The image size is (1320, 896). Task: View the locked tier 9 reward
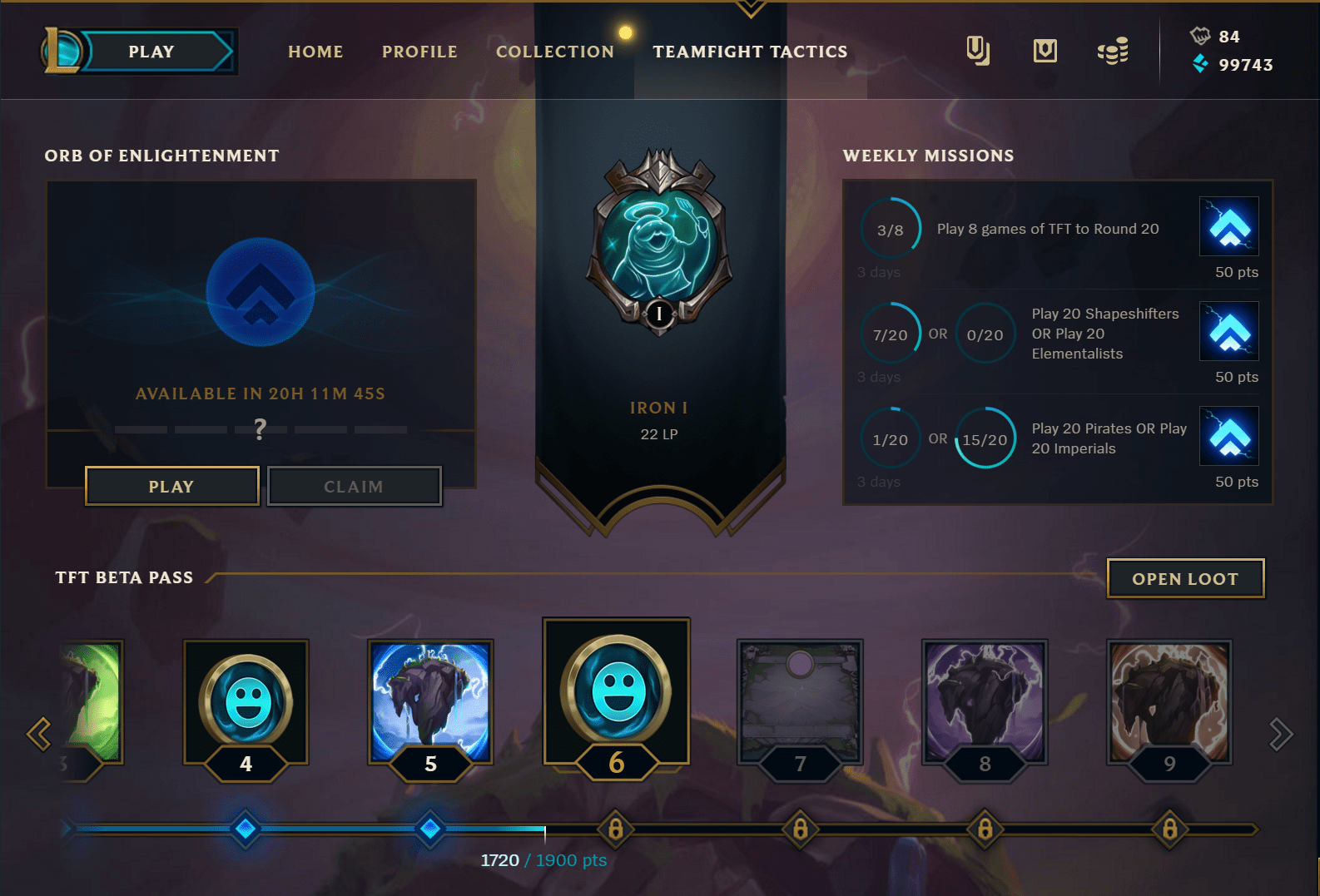pyautogui.click(x=1169, y=701)
